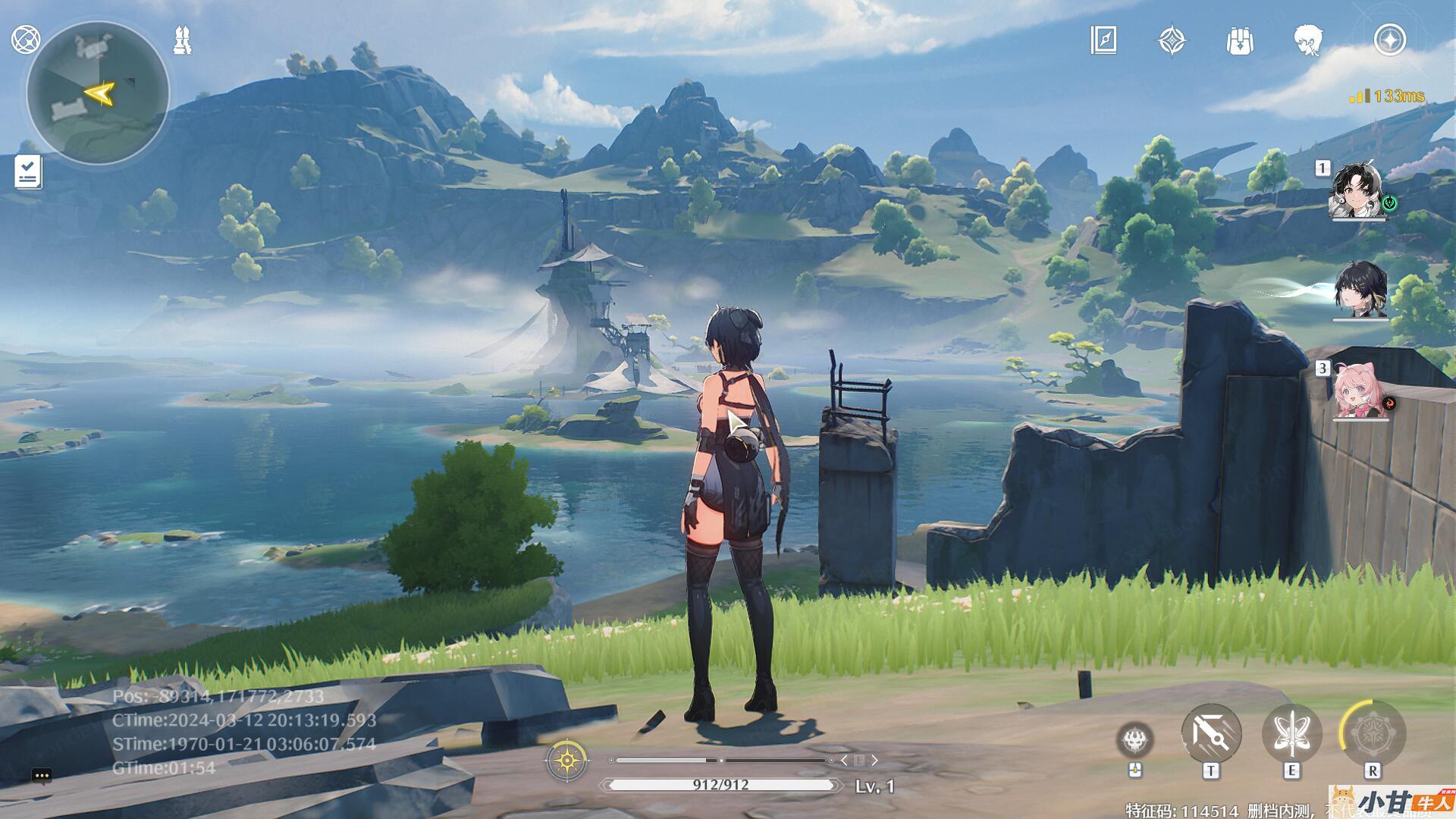Open the character profile head icon
This screenshot has width=1456, height=819.
coord(1308,40)
